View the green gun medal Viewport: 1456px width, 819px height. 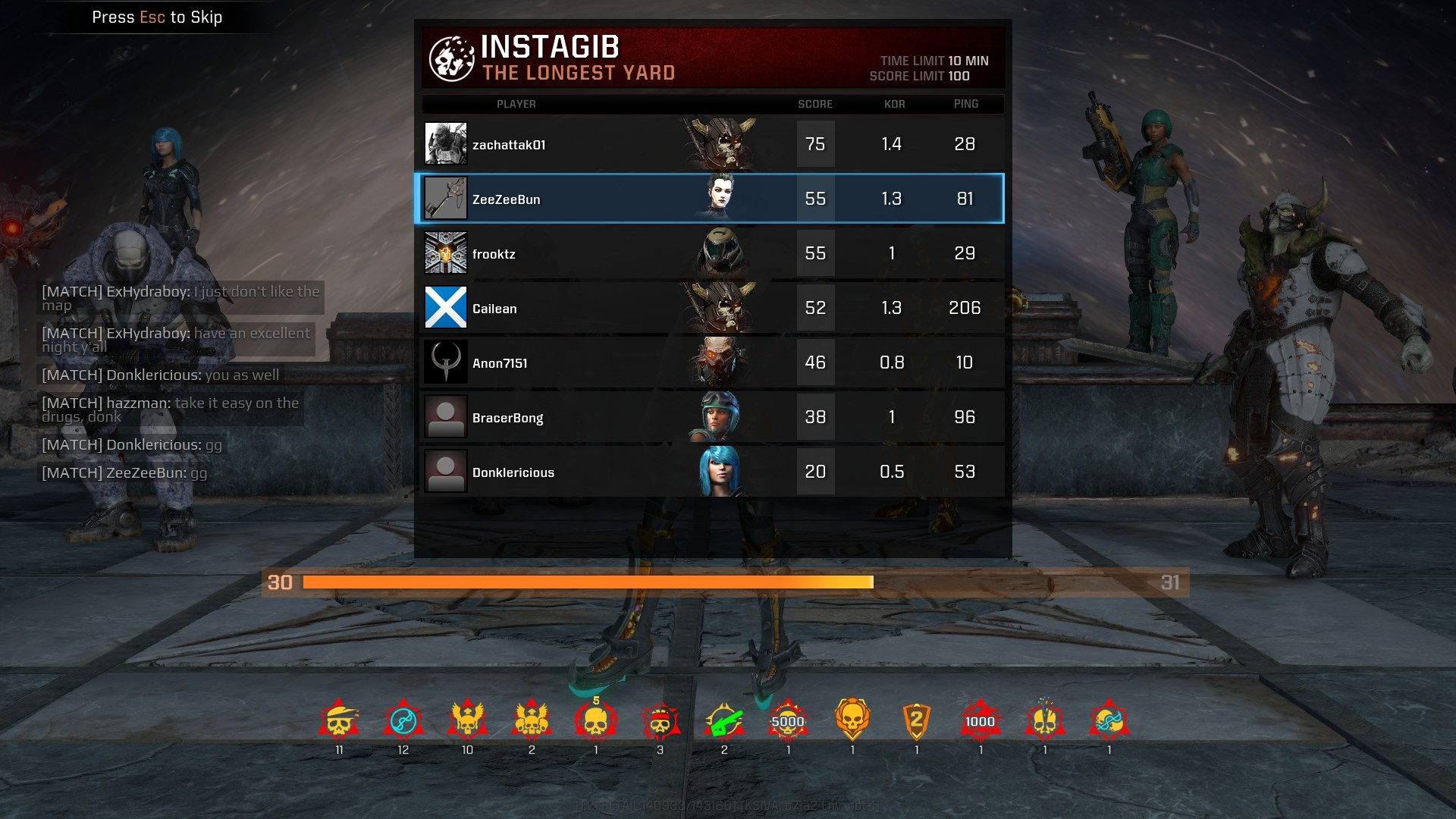[x=723, y=721]
